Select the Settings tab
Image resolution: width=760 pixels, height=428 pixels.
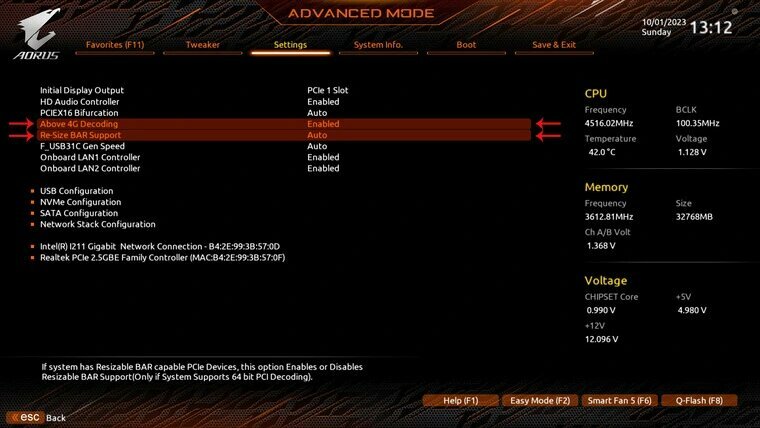[x=290, y=45]
